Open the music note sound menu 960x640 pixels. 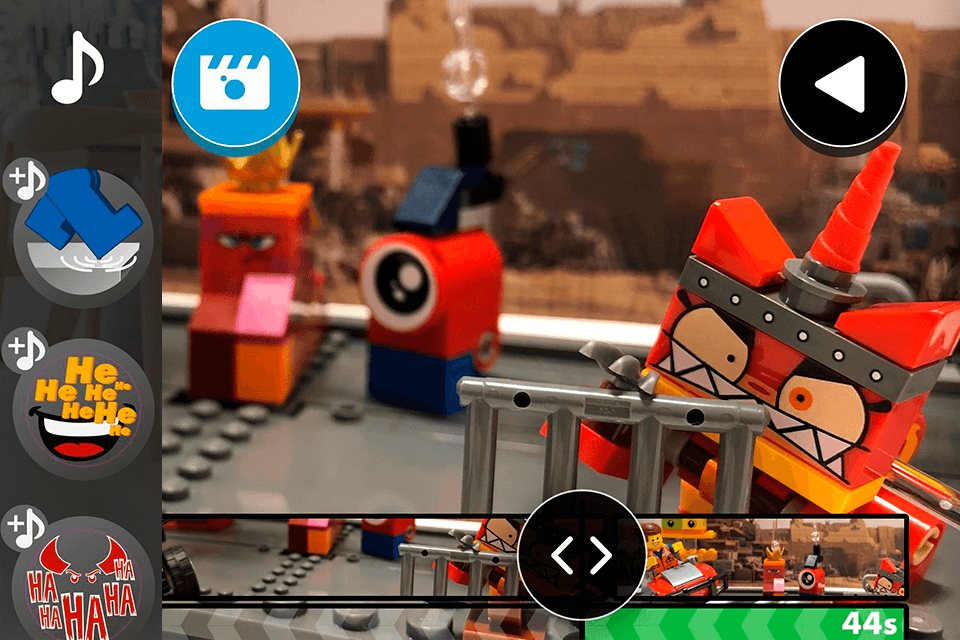(77, 67)
